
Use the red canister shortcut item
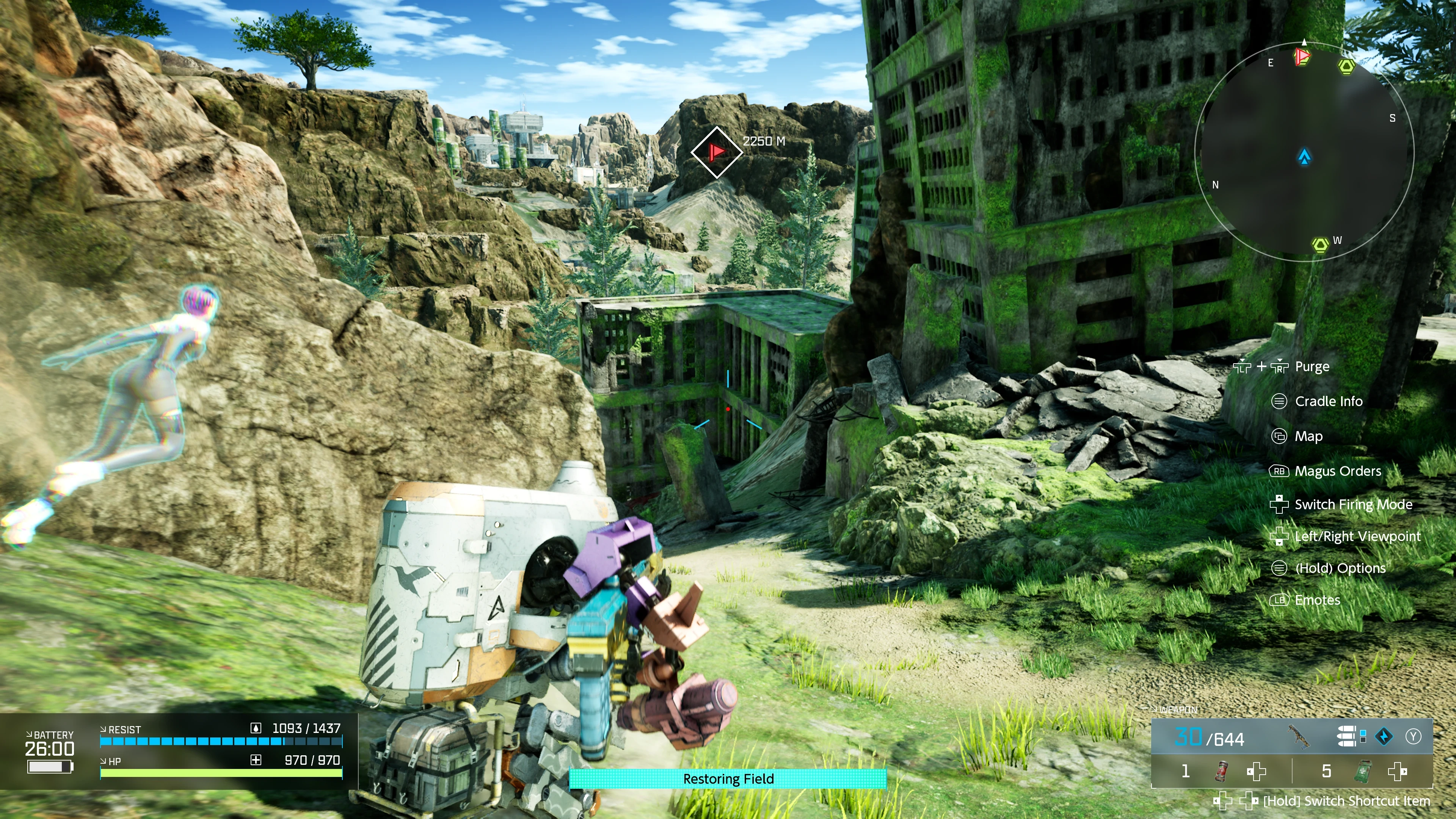click(x=1222, y=771)
